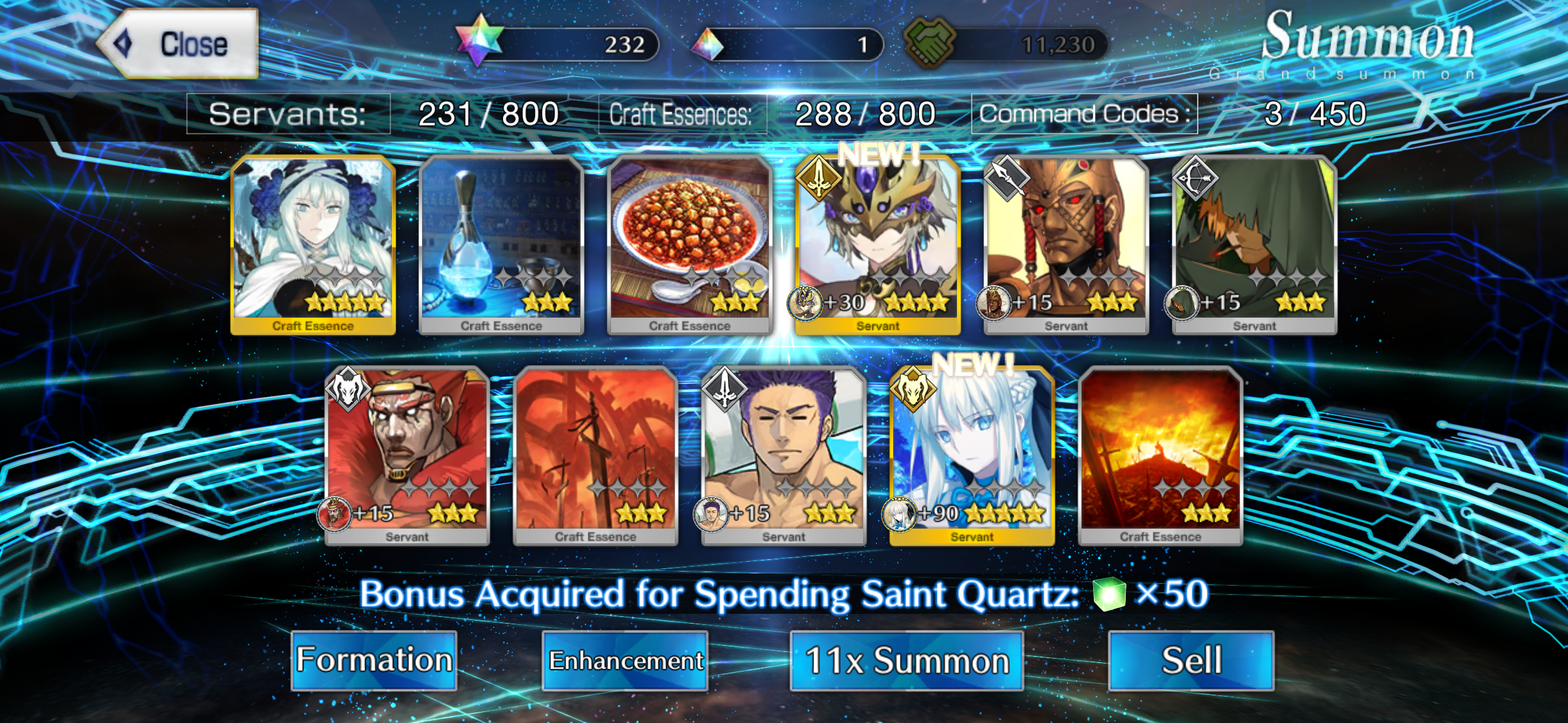Close the summon results screen
Image resolution: width=1568 pixels, height=723 pixels.
coord(178,44)
